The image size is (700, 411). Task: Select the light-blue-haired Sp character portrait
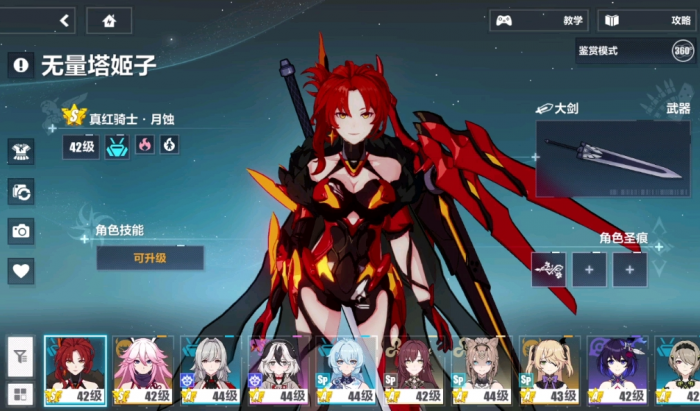pos(346,370)
